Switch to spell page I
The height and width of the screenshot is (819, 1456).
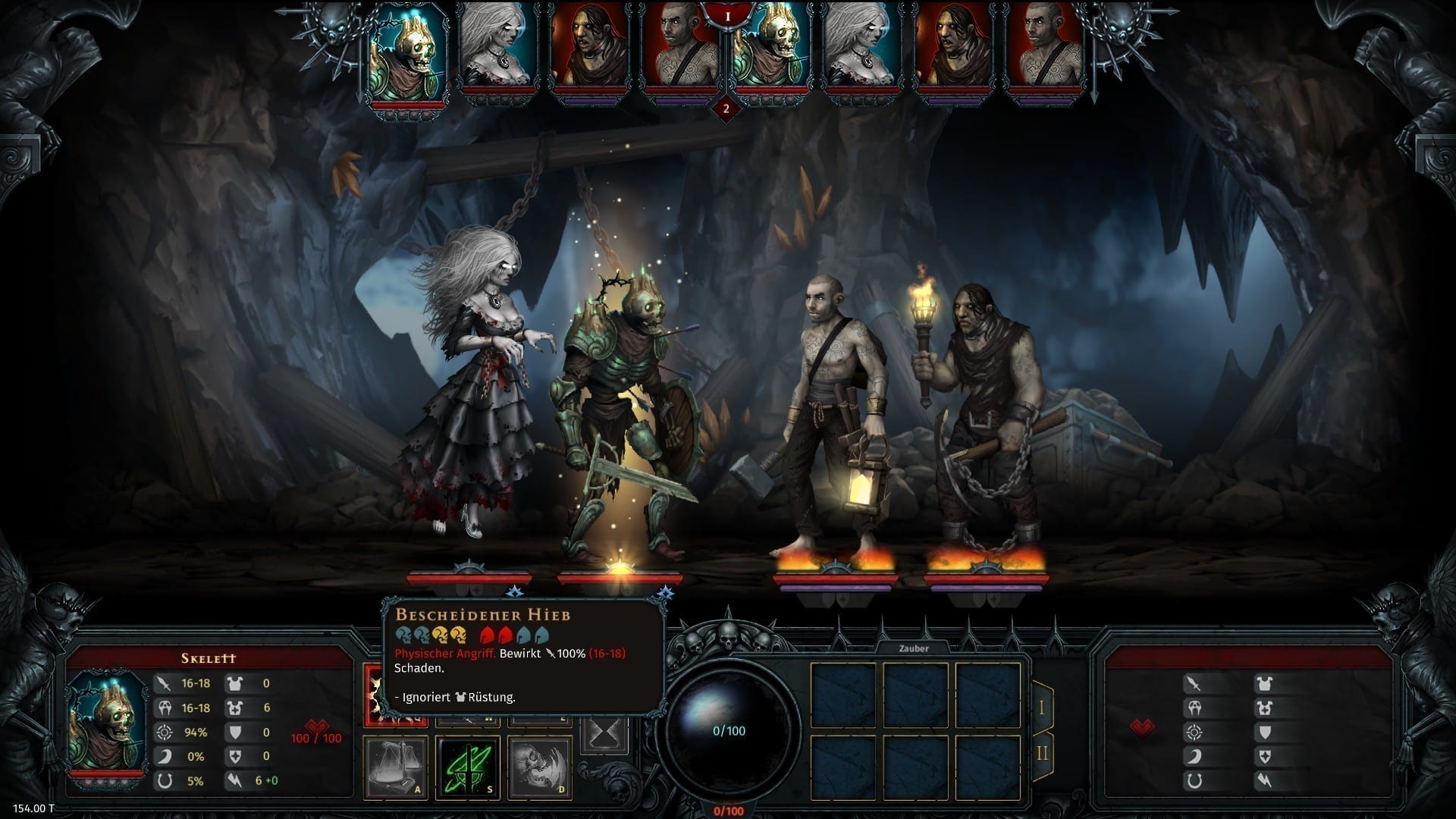1042,708
